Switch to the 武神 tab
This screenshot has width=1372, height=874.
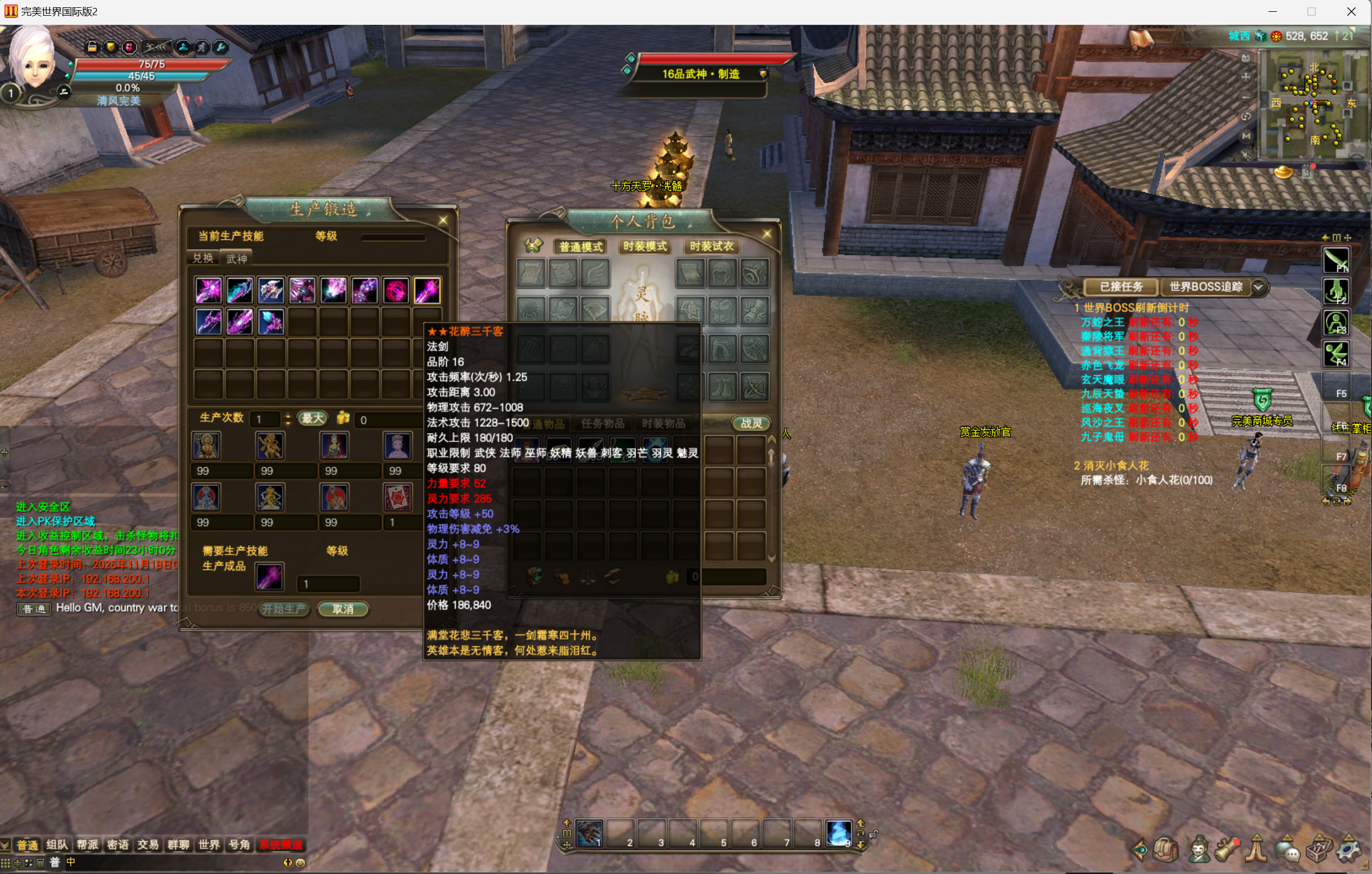point(236,259)
